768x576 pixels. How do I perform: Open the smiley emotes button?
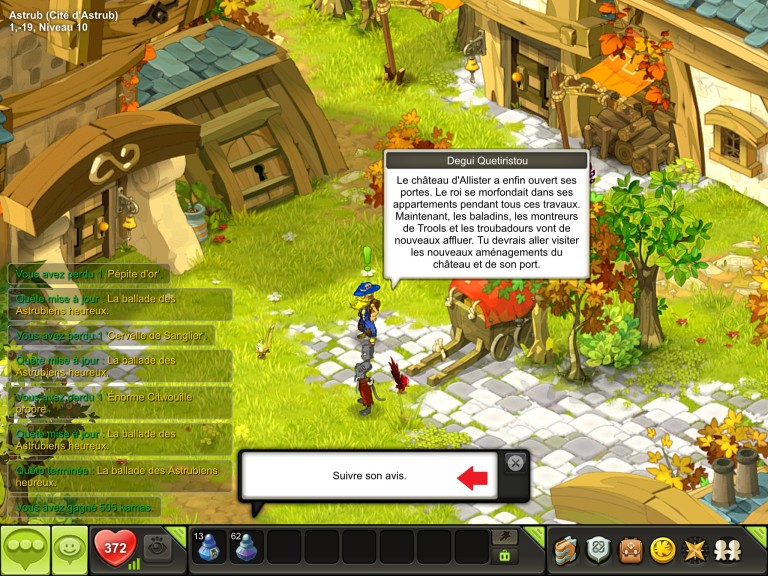click(70, 550)
